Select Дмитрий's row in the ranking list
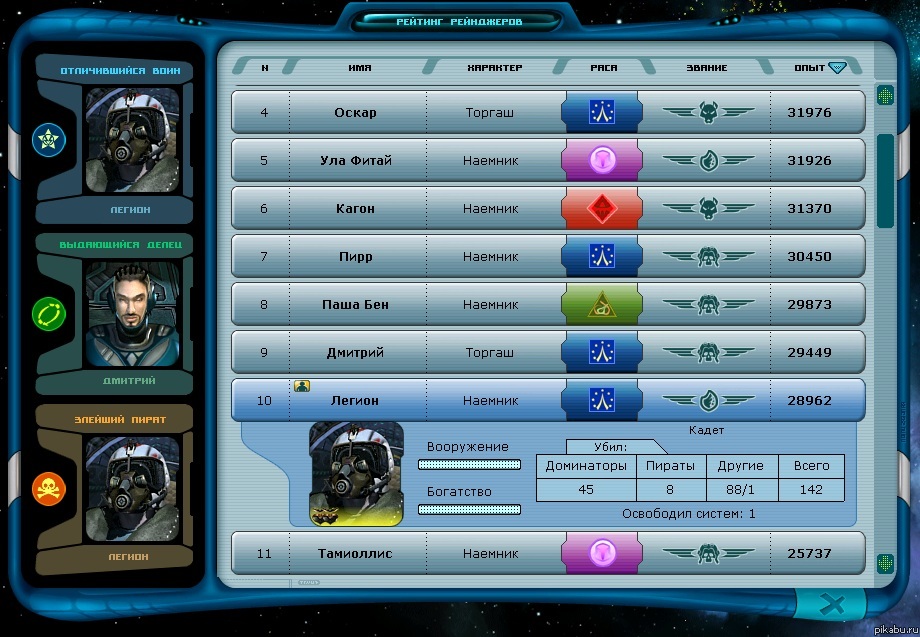 tap(547, 353)
